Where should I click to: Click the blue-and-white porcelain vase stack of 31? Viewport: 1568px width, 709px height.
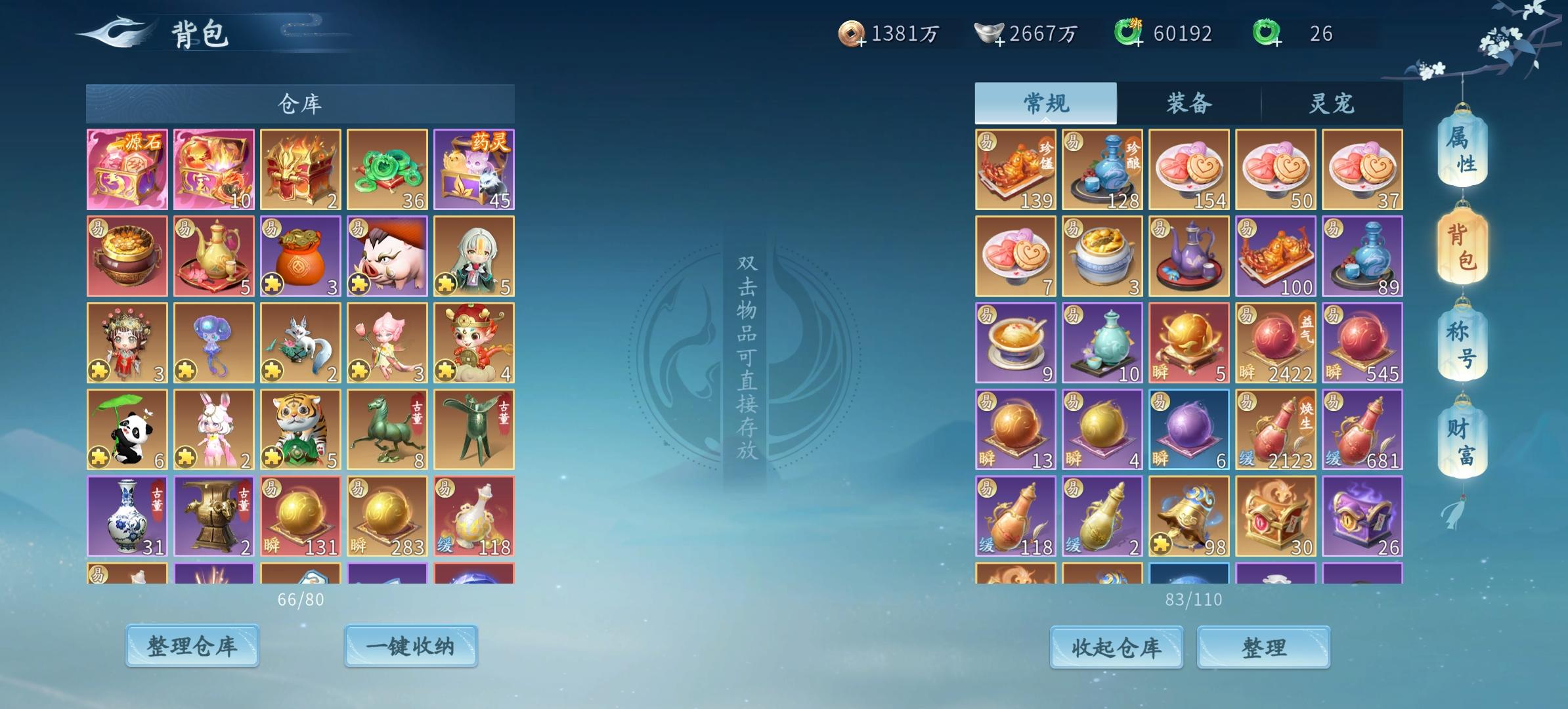pos(127,517)
